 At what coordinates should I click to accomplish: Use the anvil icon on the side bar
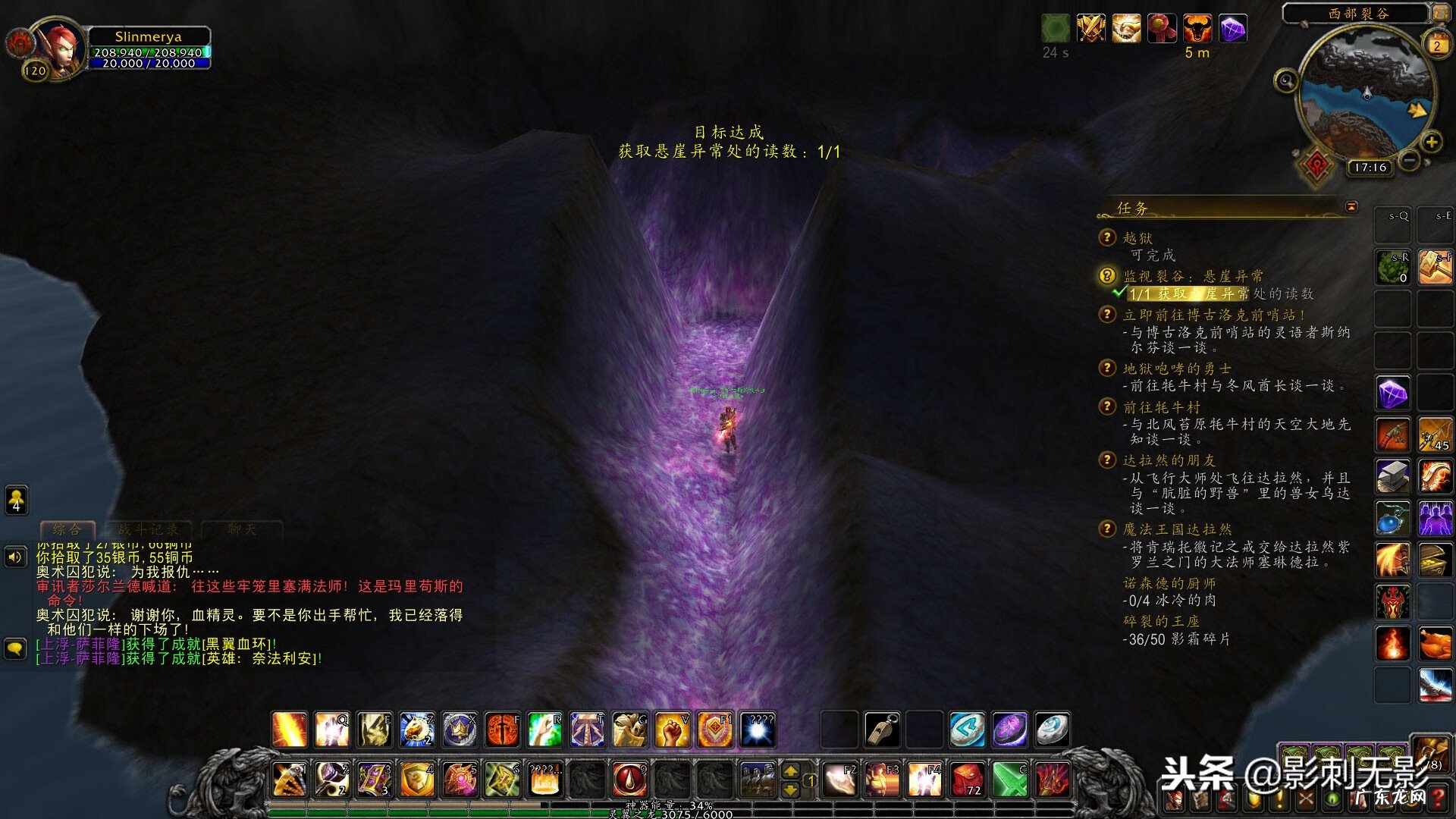[1393, 477]
